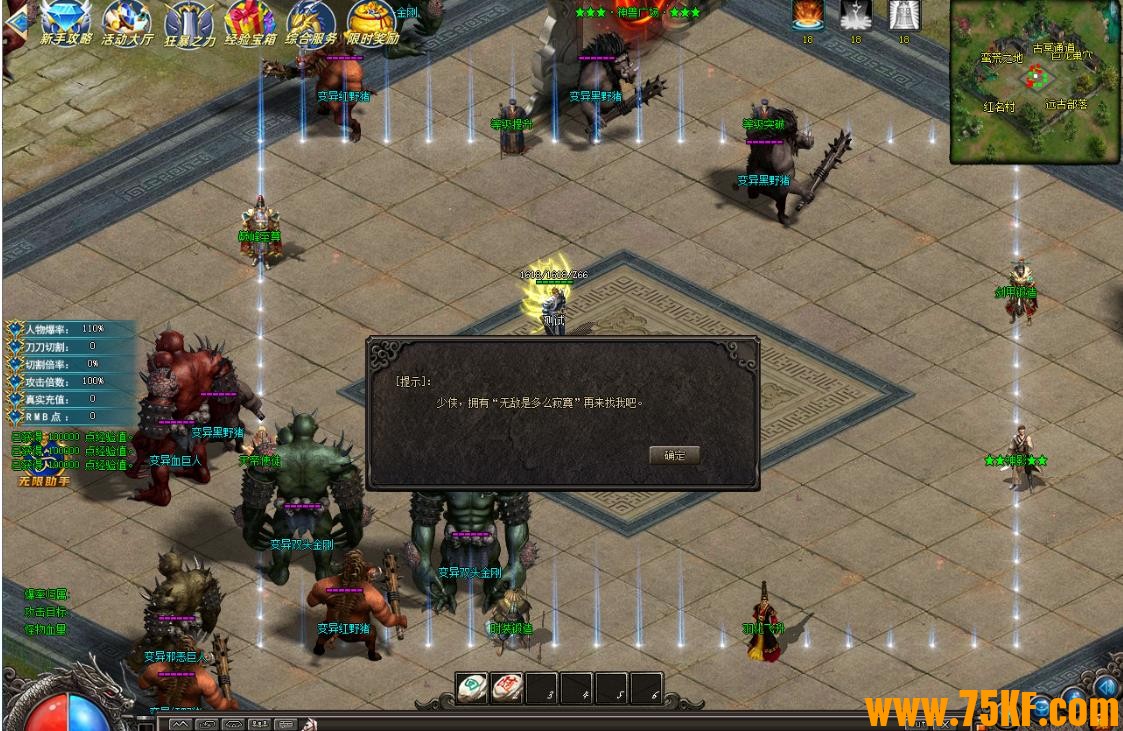
Task: Open the 狂暴之力 menu
Action: tap(189, 21)
